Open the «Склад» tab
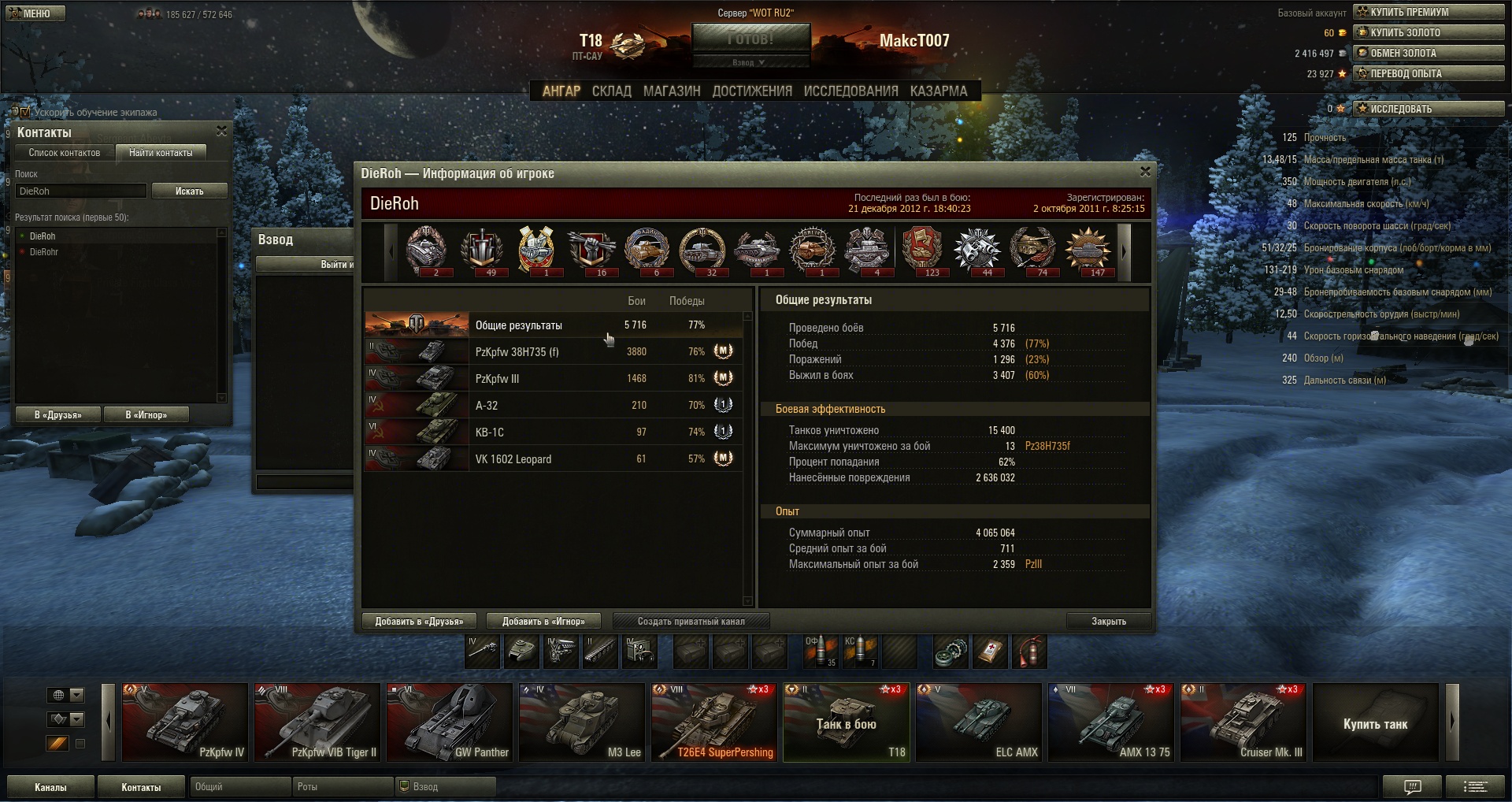This screenshot has width=1512, height=802. click(x=612, y=91)
